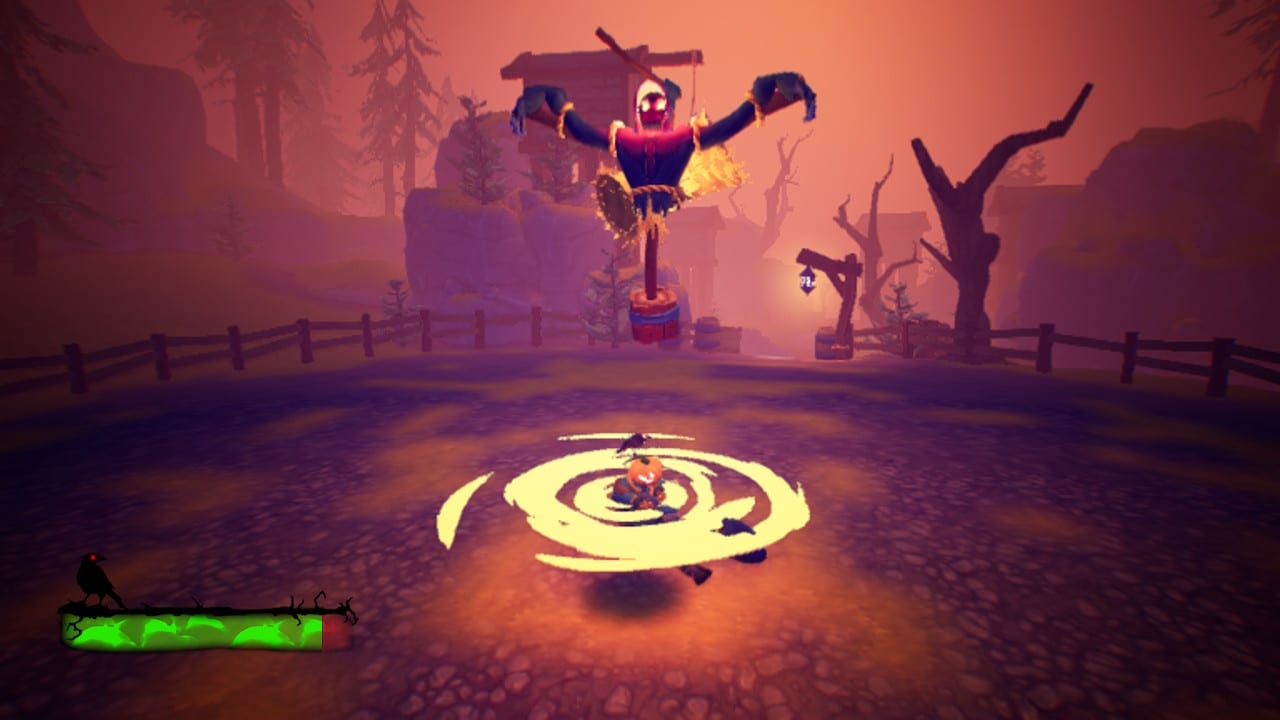Click the red depleted section of the health bar

point(335,632)
